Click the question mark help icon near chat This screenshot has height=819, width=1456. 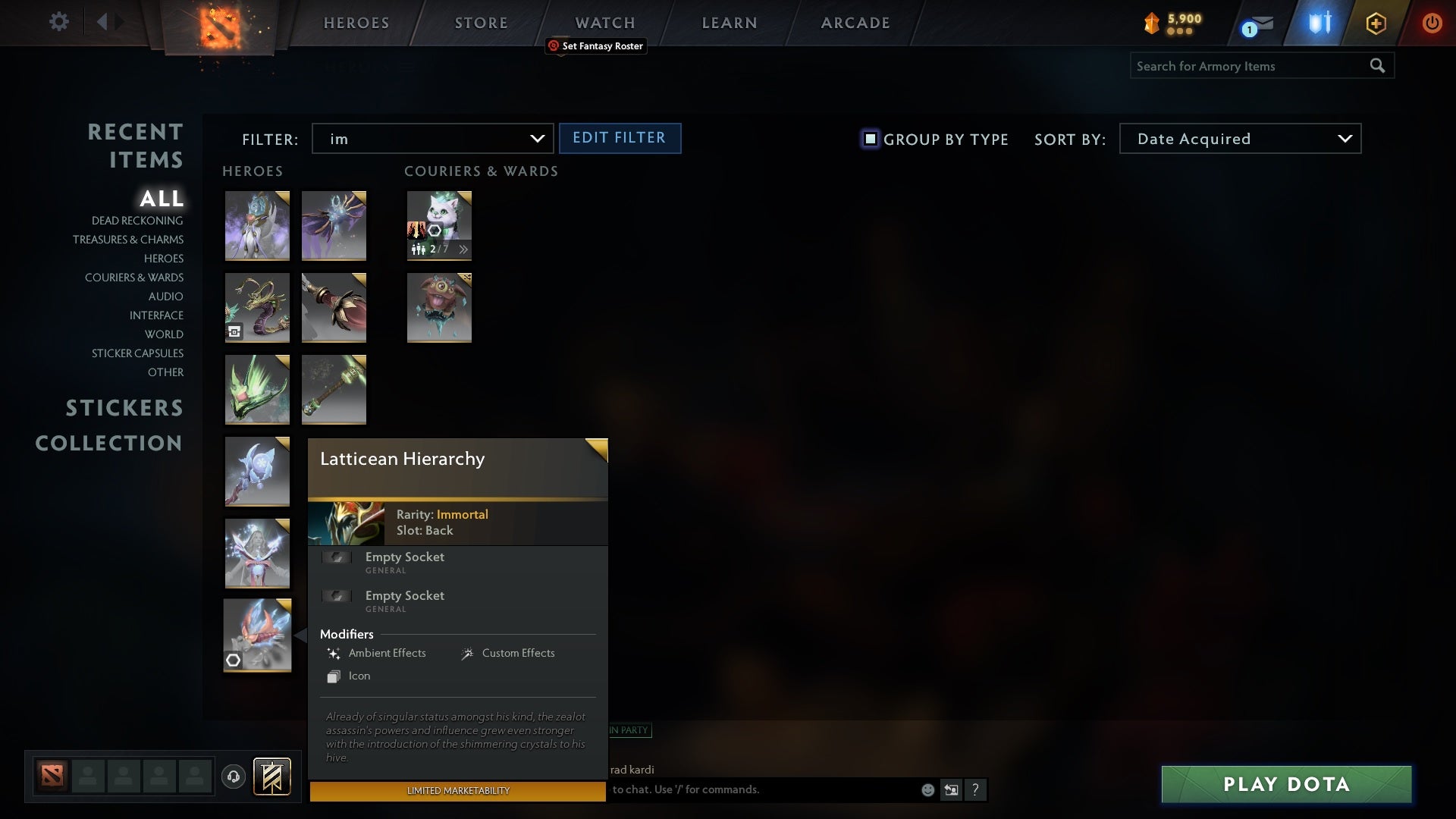[976, 789]
